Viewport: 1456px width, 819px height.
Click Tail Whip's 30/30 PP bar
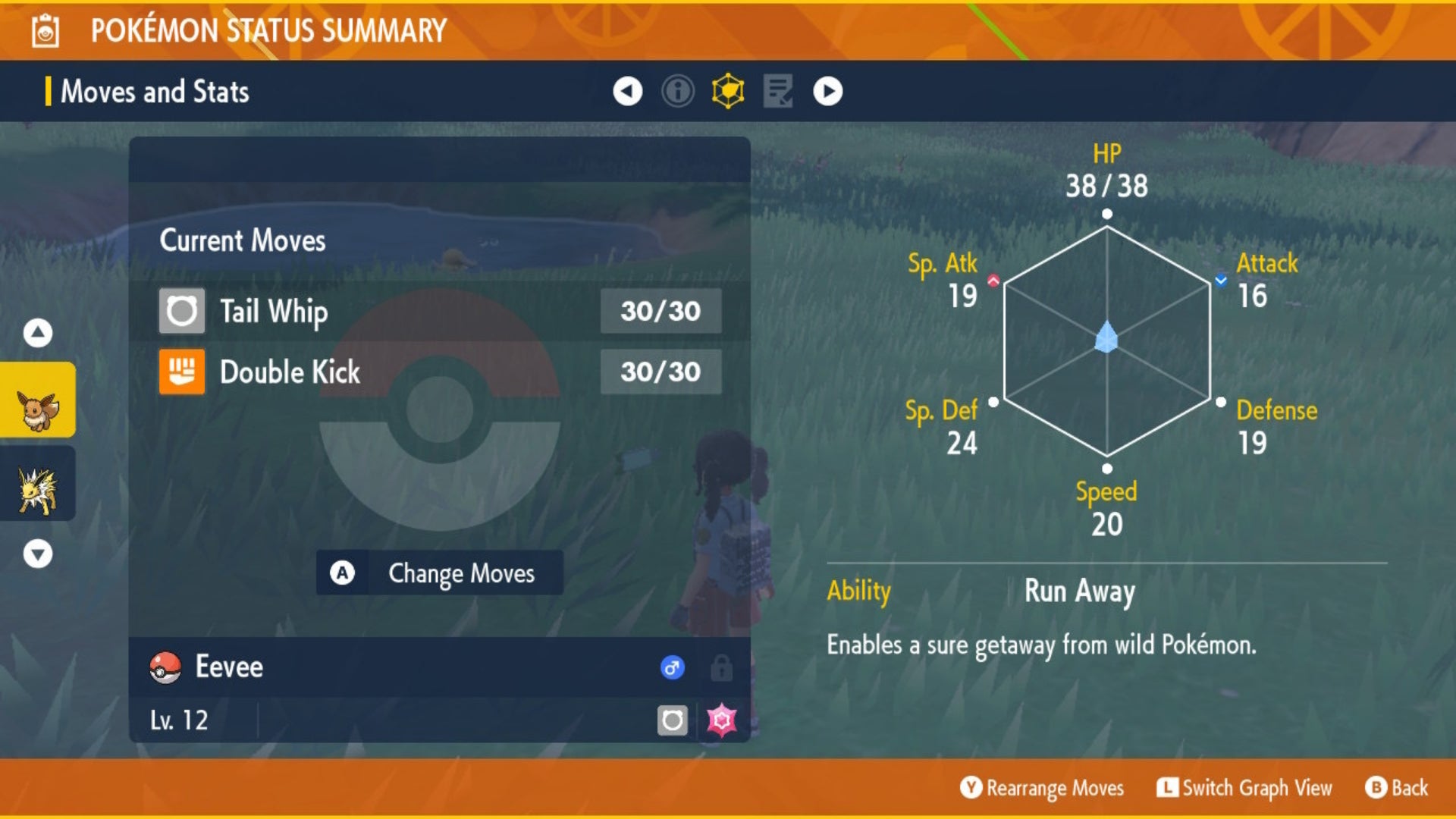pyautogui.click(x=659, y=311)
